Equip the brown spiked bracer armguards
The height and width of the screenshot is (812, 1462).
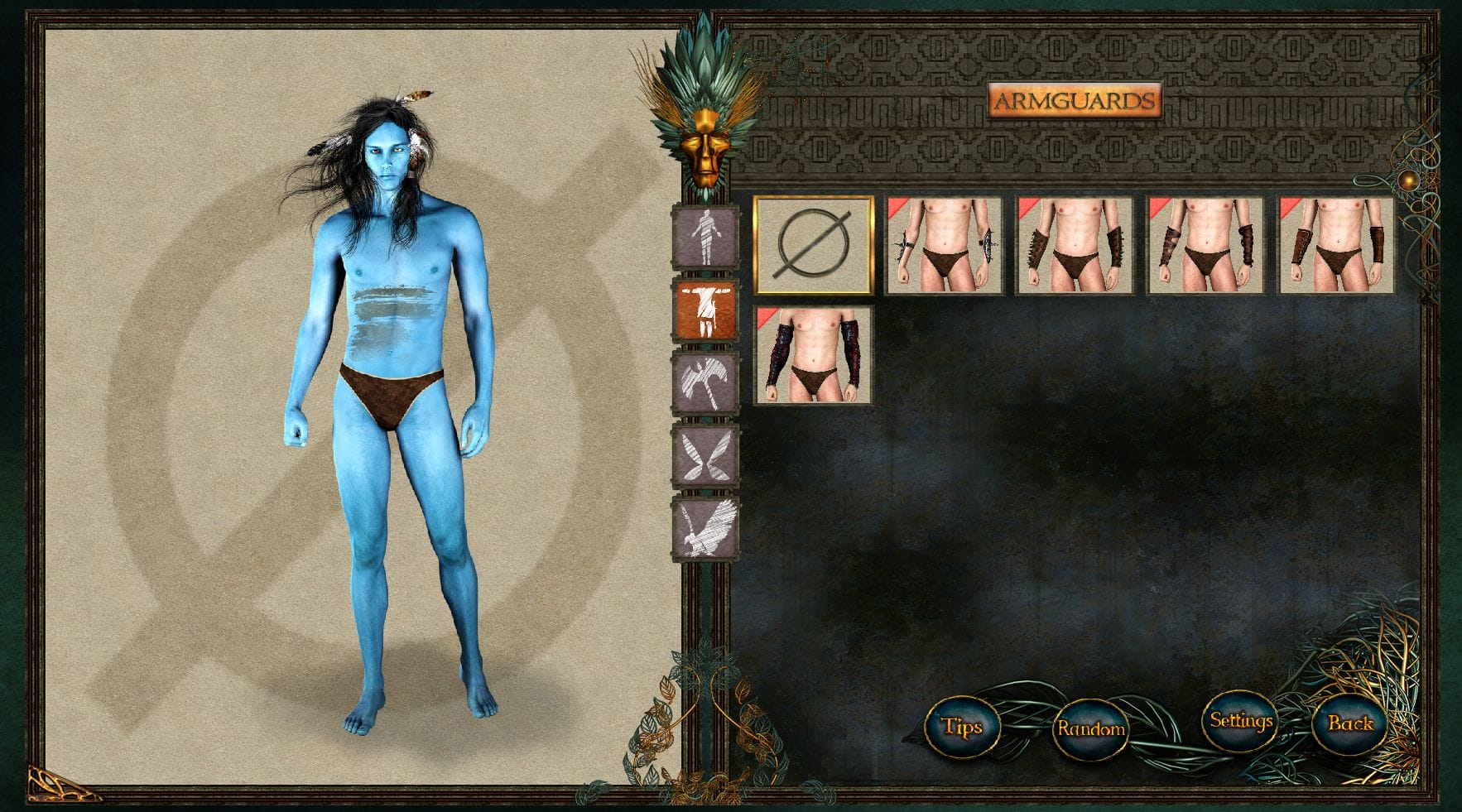[x=1074, y=245]
